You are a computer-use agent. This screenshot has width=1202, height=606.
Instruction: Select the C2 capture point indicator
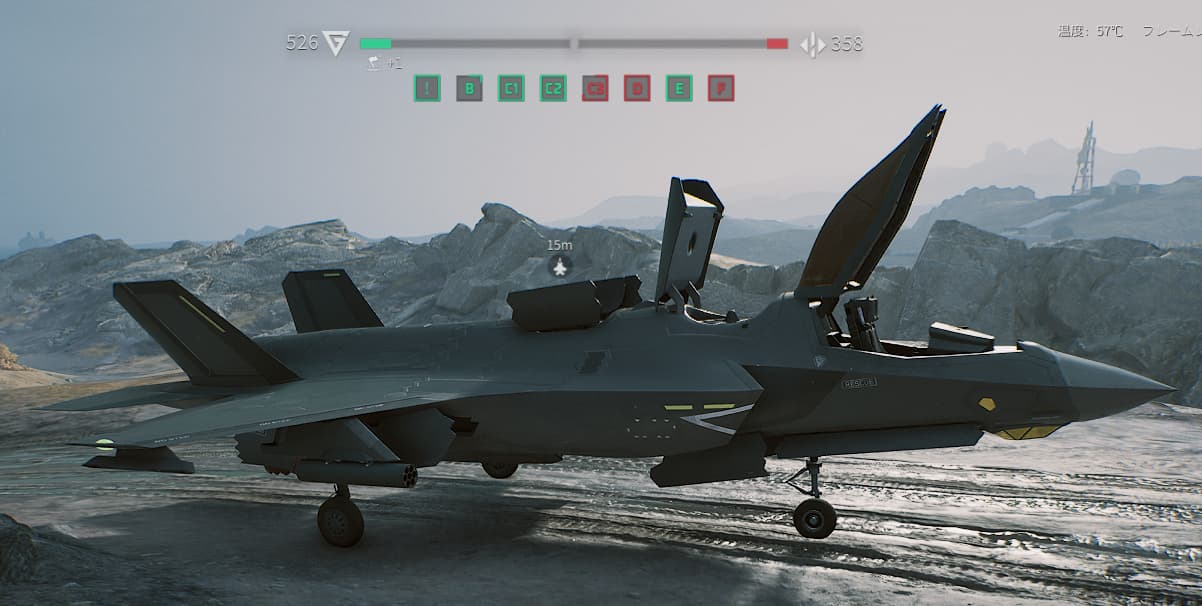click(x=553, y=88)
